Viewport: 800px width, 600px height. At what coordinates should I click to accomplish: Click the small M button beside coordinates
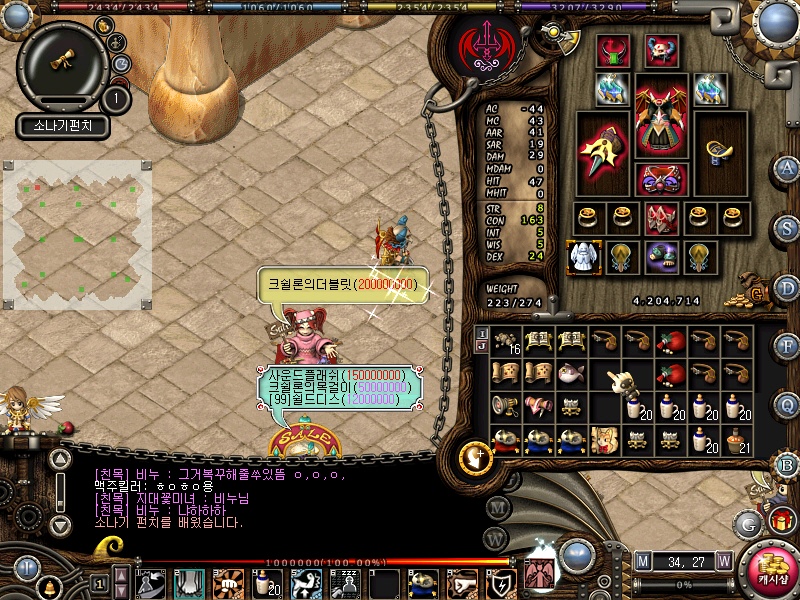[x=642, y=561]
